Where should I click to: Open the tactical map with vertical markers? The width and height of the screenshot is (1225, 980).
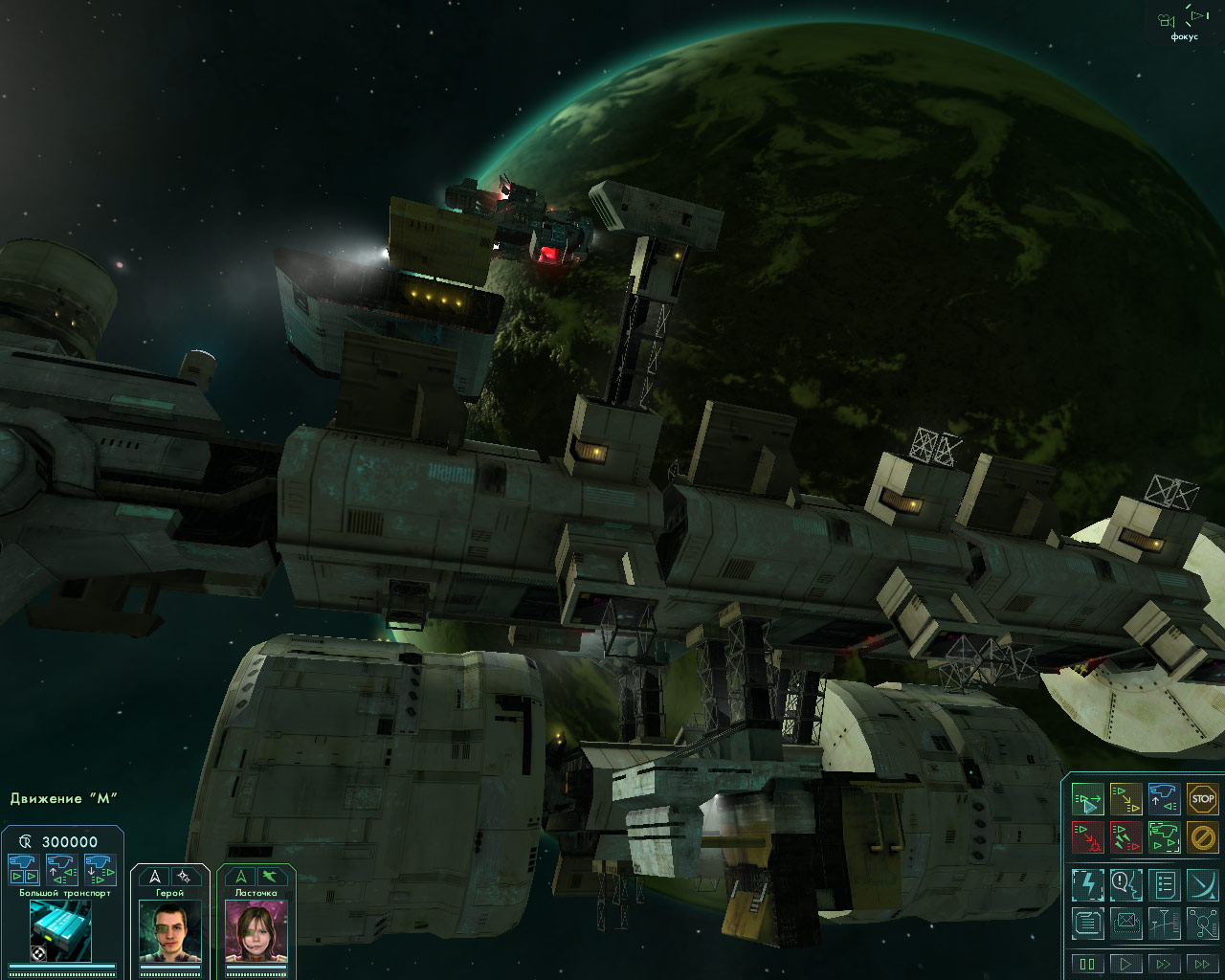[x=1164, y=924]
